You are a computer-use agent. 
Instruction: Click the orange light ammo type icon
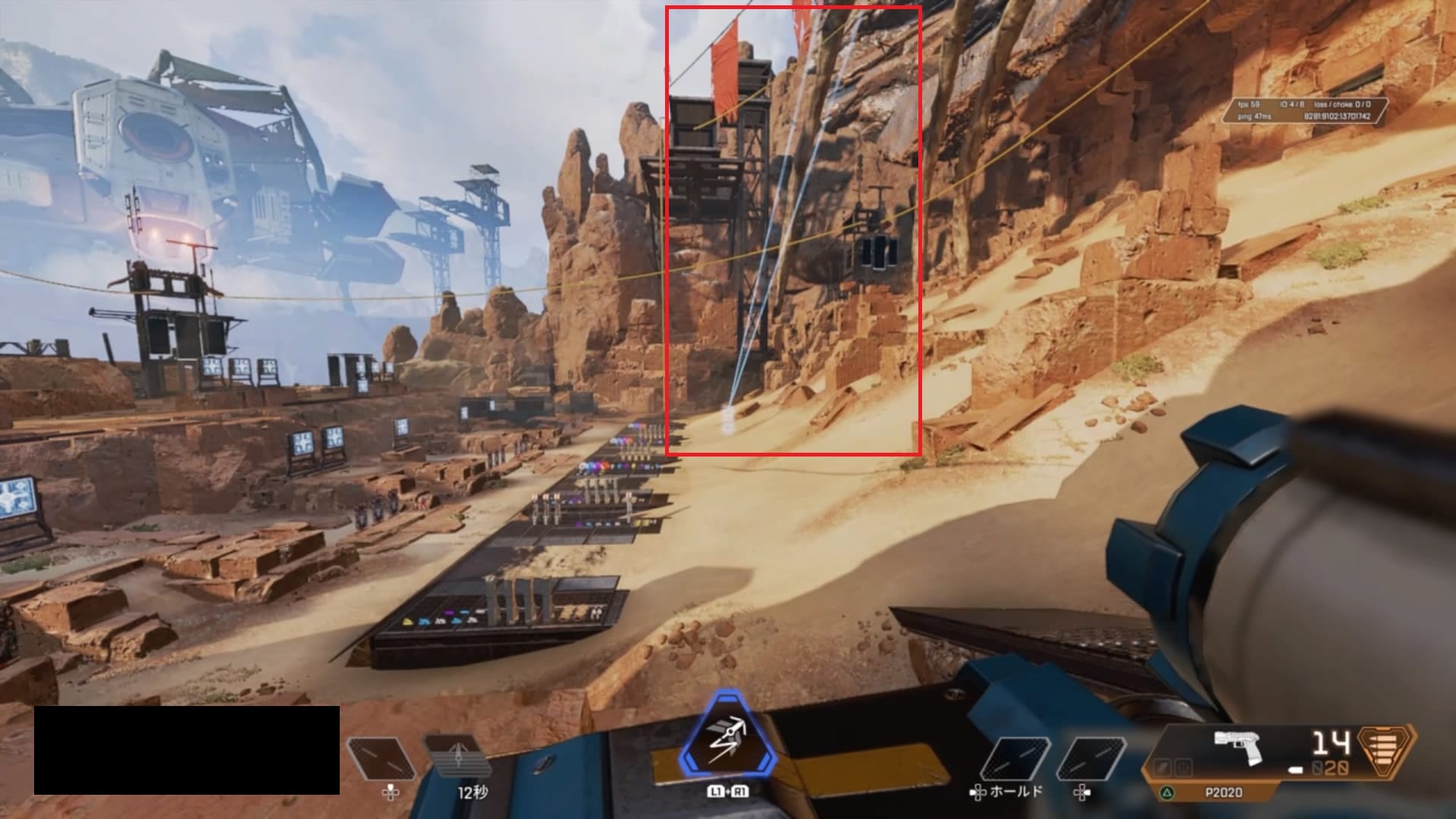[x=1386, y=755]
